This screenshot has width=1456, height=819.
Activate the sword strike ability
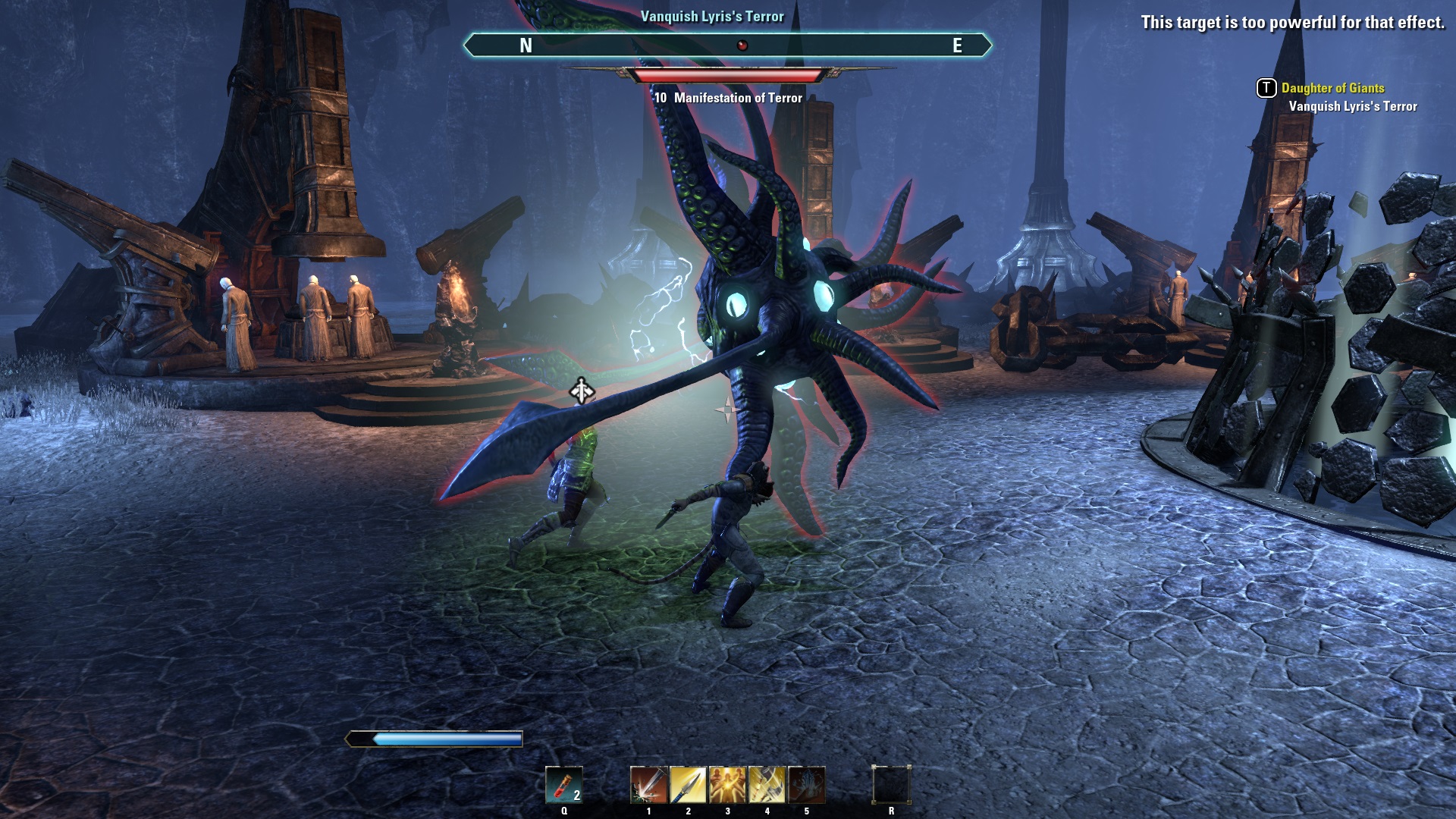coord(648,784)
